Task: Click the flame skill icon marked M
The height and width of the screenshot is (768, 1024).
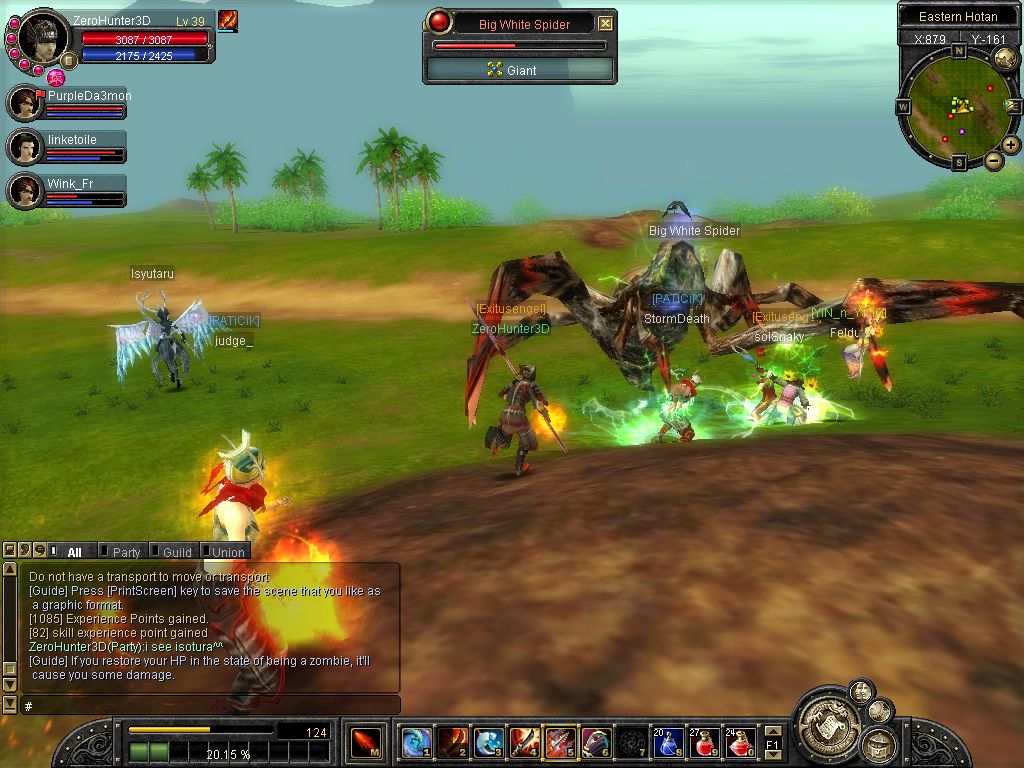Action: pos(365,743)
